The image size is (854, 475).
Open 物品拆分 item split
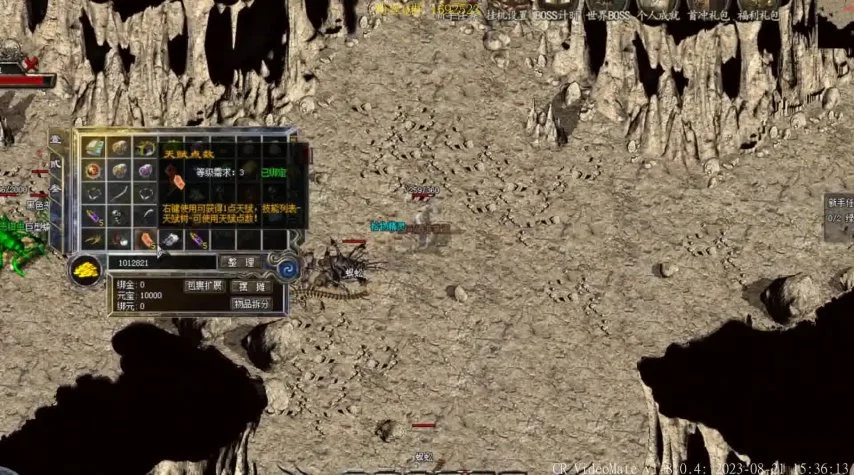click(x=250, y=303)
